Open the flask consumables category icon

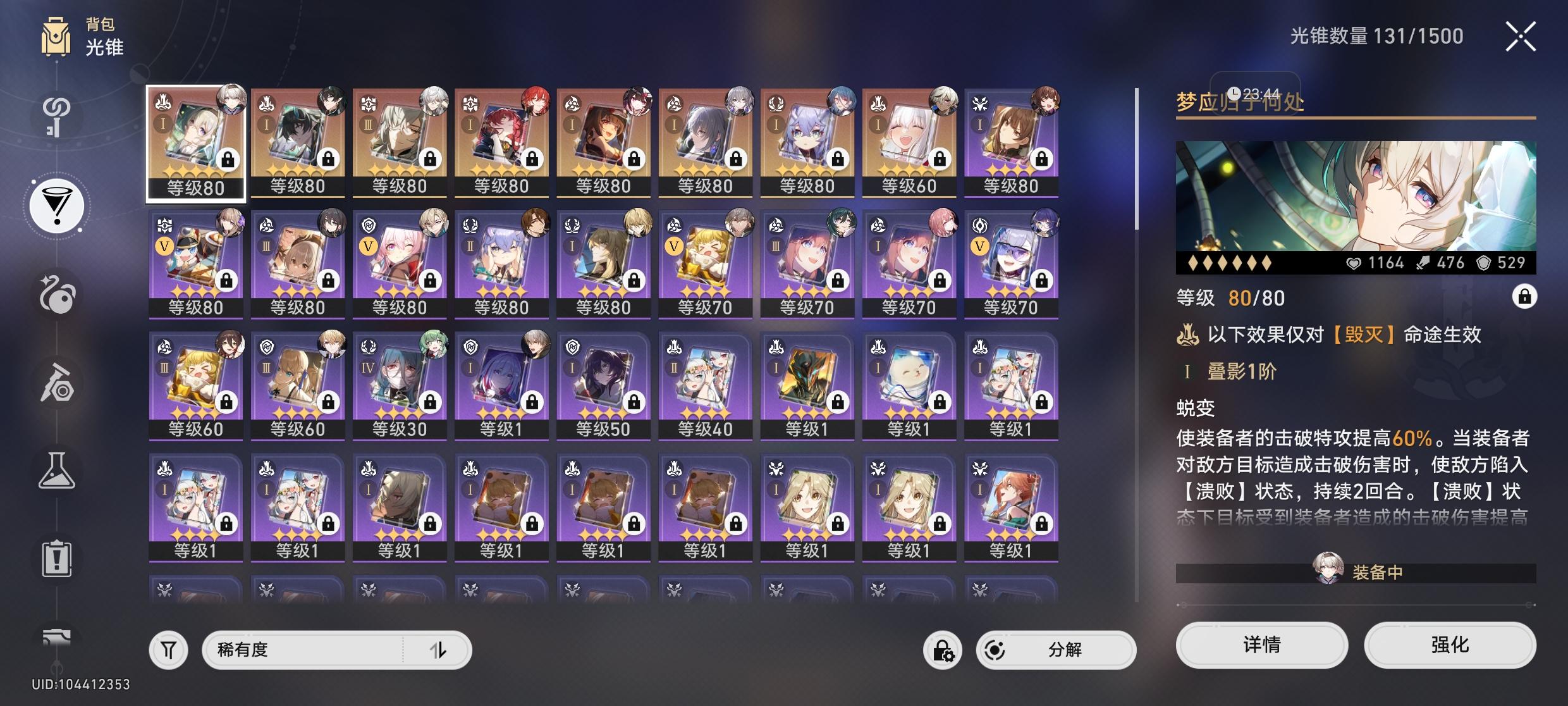57,469
